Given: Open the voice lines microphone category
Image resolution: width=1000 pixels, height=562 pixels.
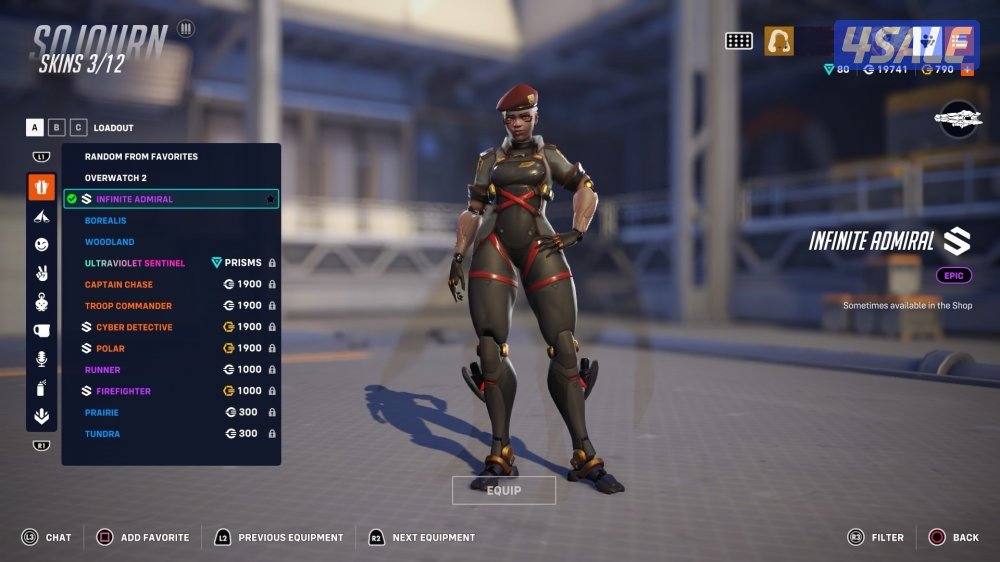Looking at the screenshot, I should pyautogui.click(x=41, y=359).
